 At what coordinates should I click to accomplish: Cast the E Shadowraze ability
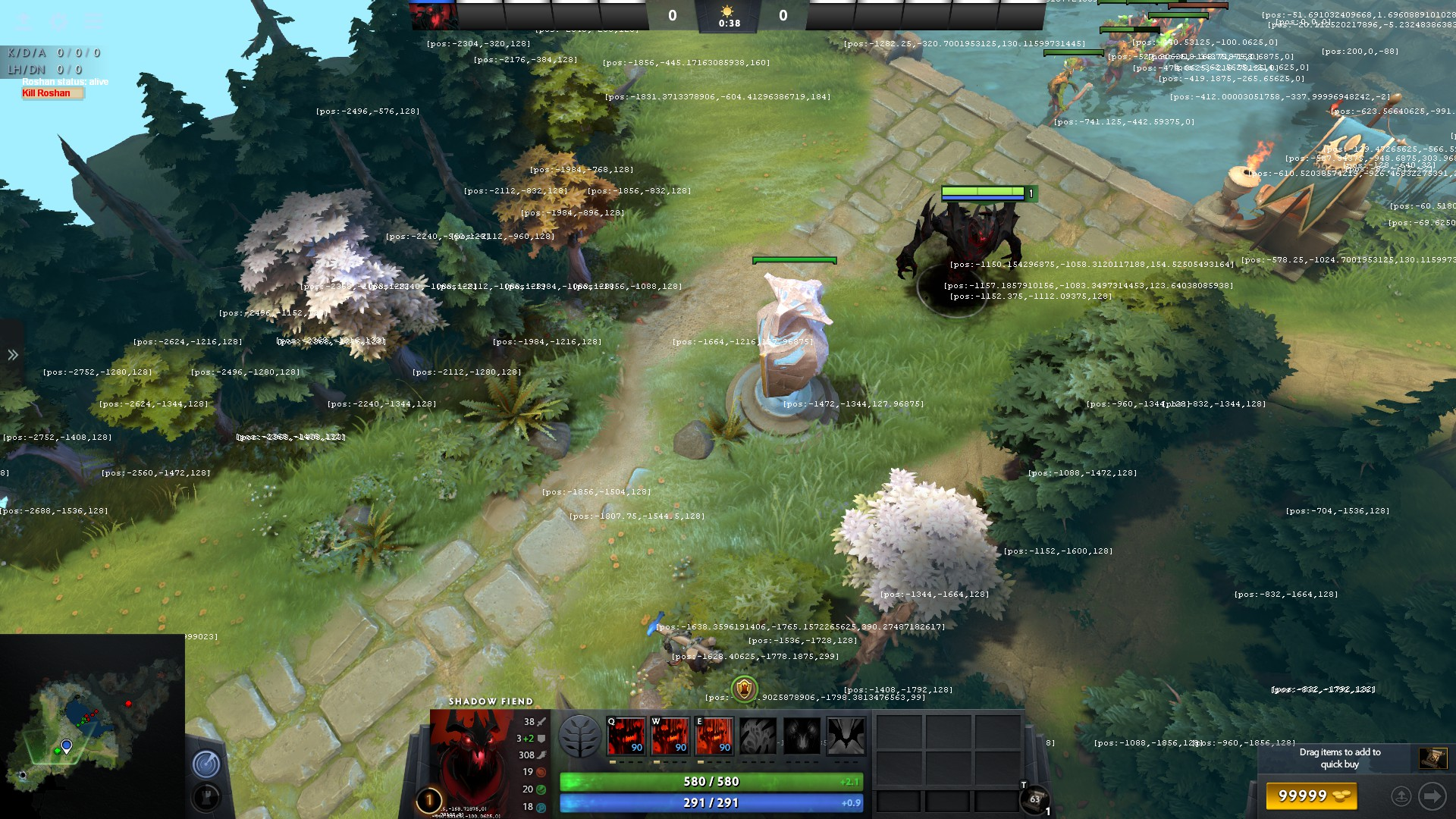click(714, 736)
